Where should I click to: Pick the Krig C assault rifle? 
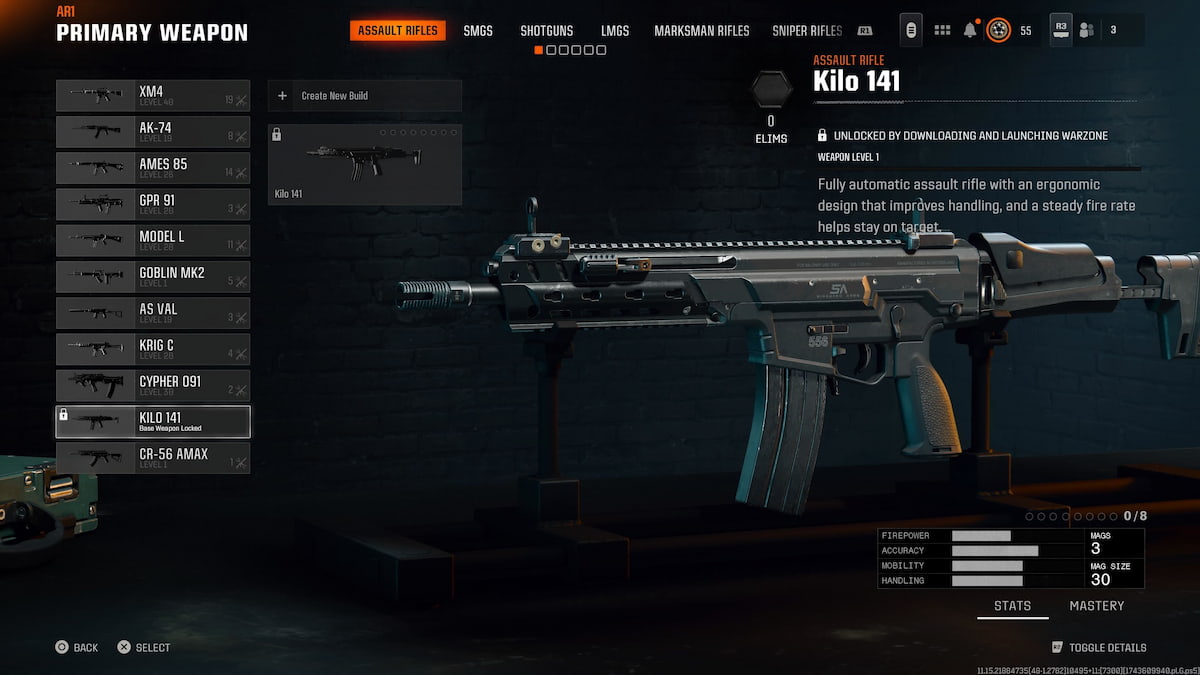coord(153,349)
